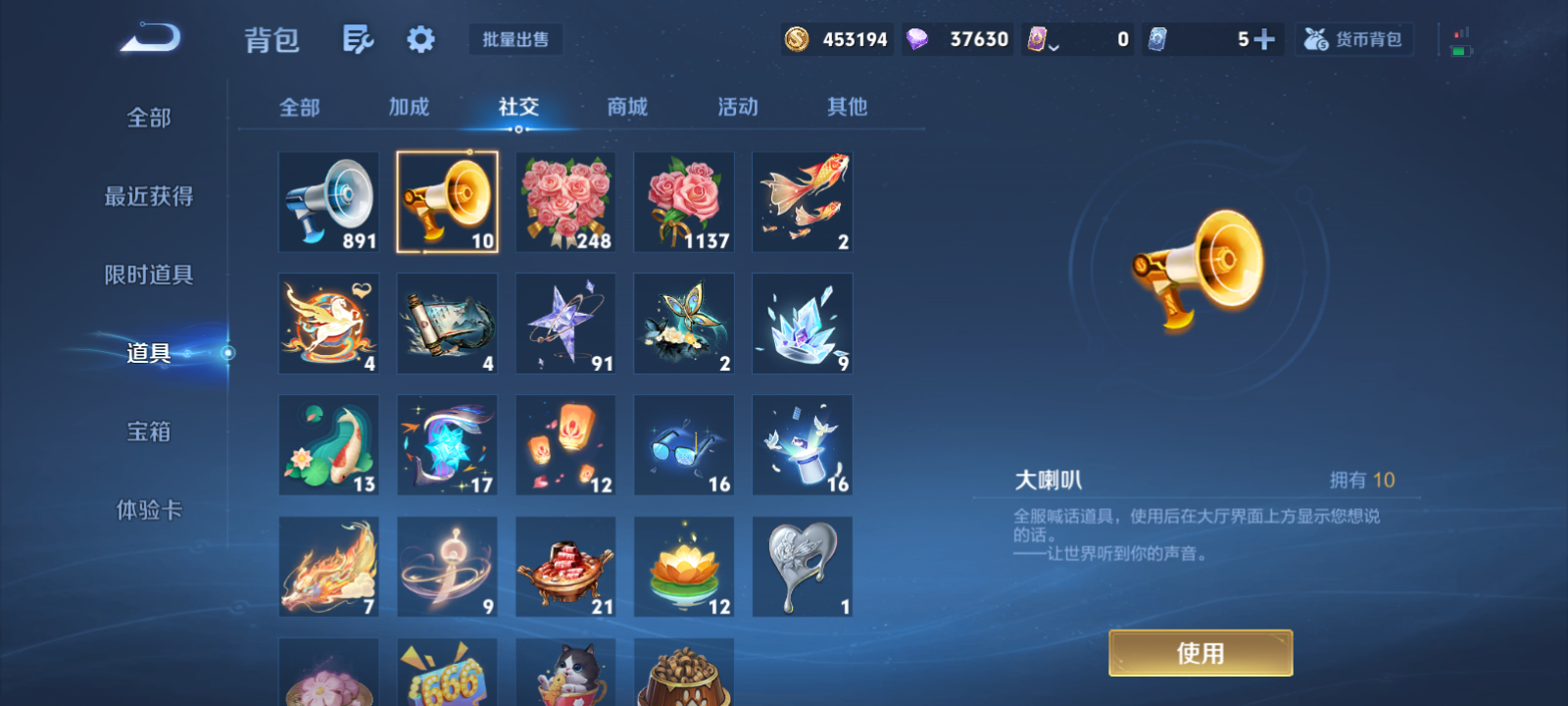Select the rose bouquet item

click(565, 201)
